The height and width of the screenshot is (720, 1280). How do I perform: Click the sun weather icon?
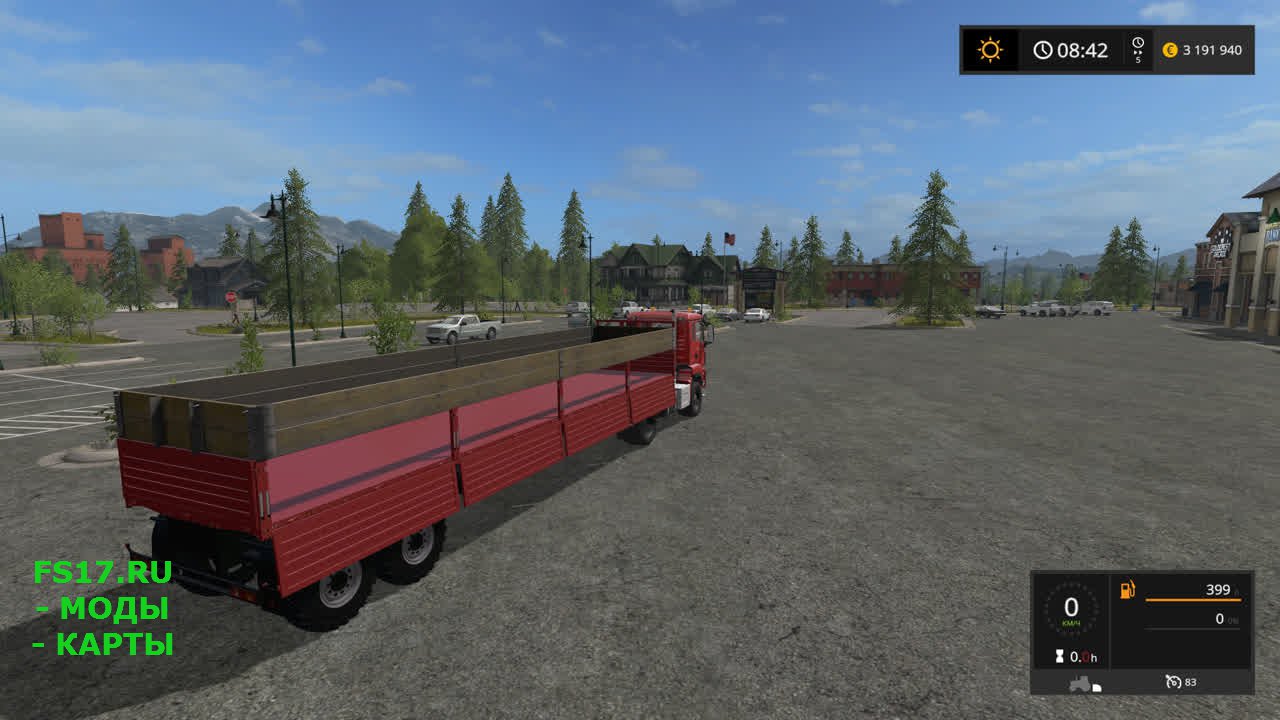pyautogui.click(x=990, y=50)
